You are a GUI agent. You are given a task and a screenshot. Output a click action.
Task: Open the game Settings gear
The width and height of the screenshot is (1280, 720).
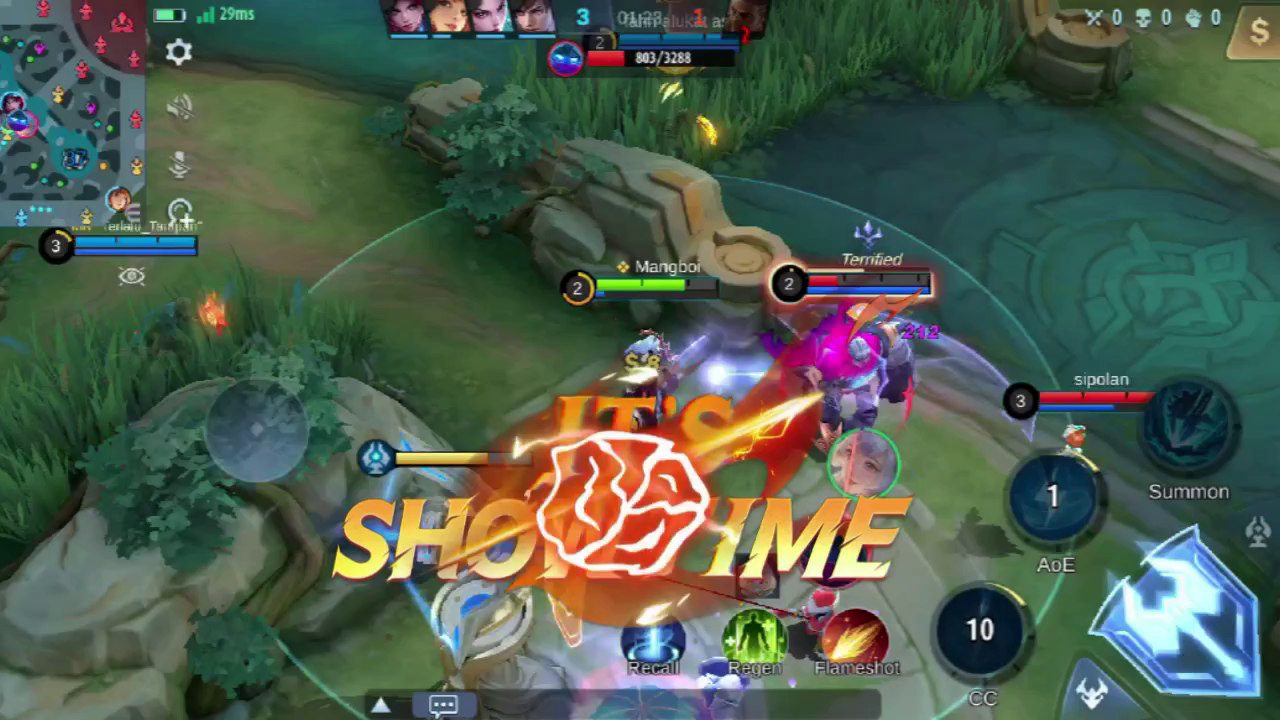pyautogui.click(x=178, y=53)
